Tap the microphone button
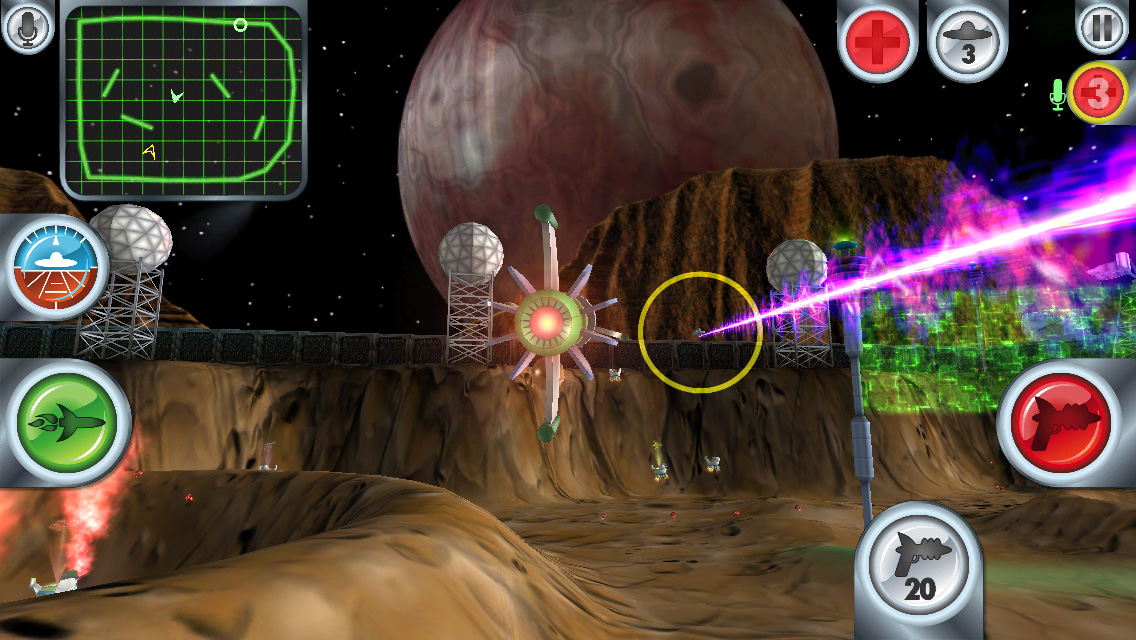Image resolution: width=1136 pixels, height=640 pixels. click(x=29, y=27)
